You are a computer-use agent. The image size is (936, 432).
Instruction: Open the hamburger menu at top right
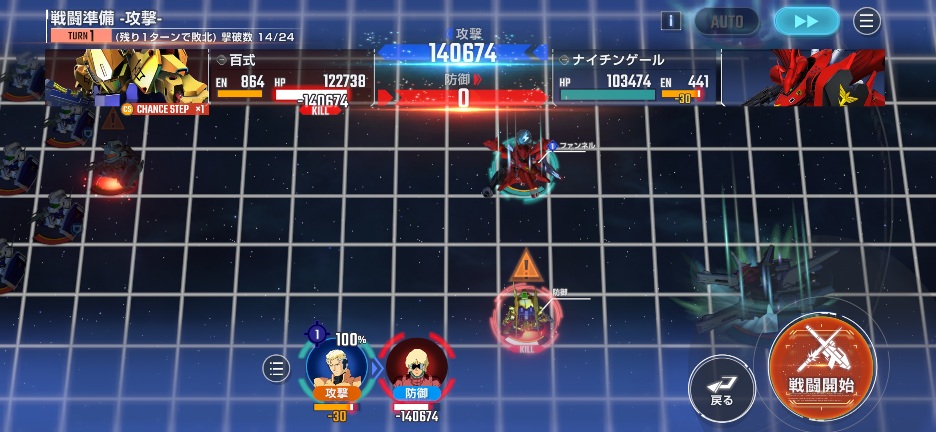click(x=867, y=21)
